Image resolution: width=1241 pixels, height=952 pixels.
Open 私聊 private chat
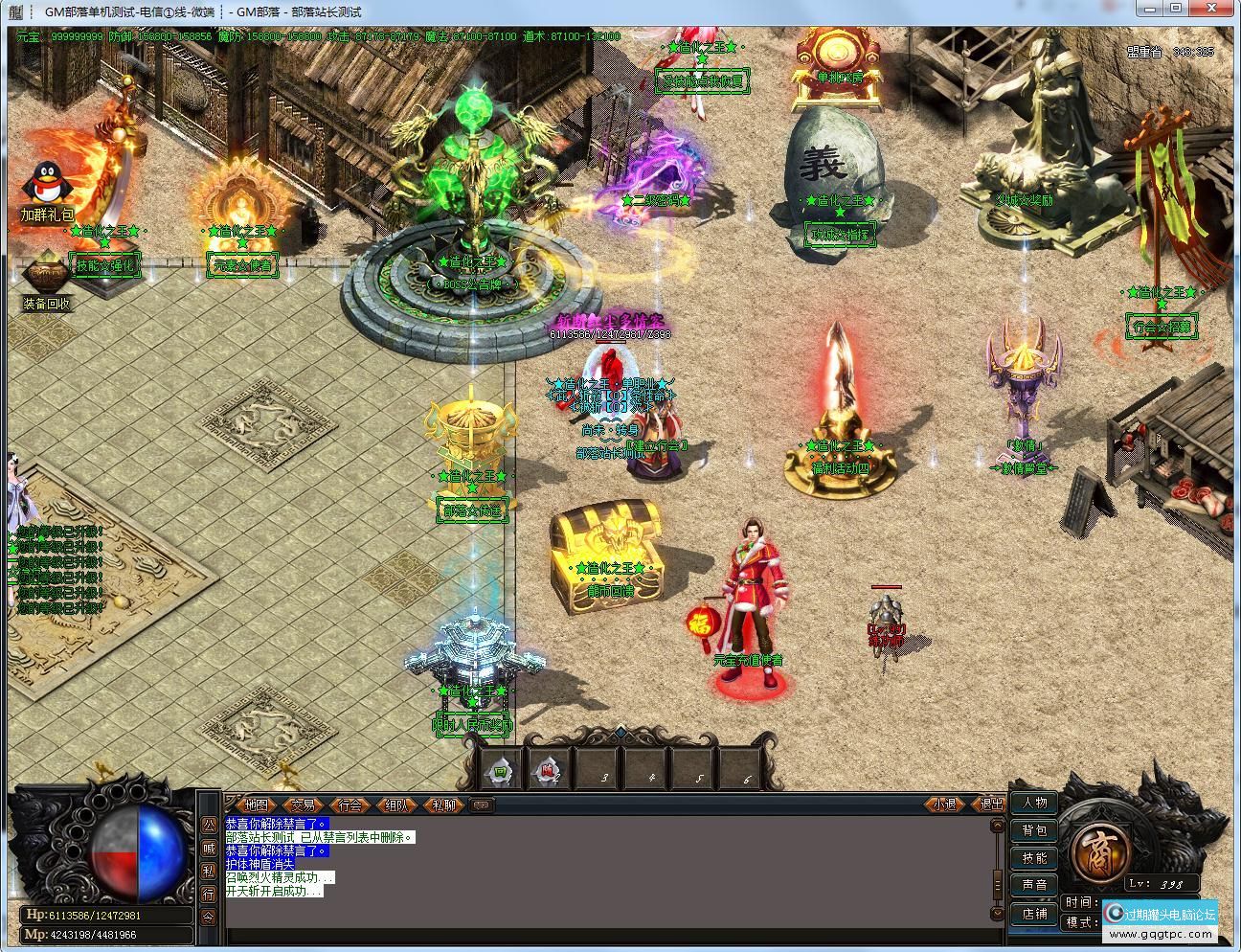click(443, 805)
